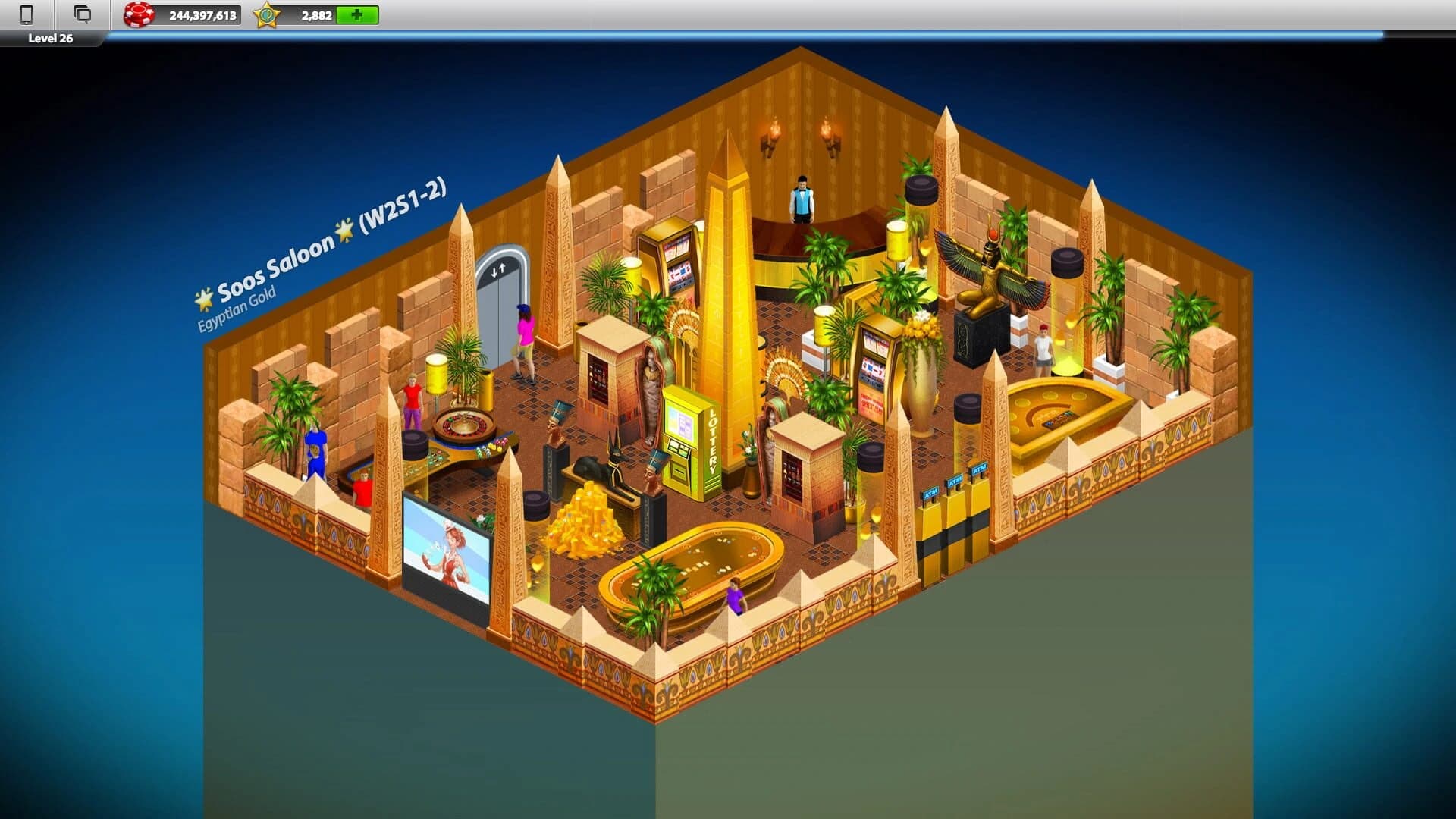Switch to the Level 26 tab
The image size is (1456, 819).
49,36
